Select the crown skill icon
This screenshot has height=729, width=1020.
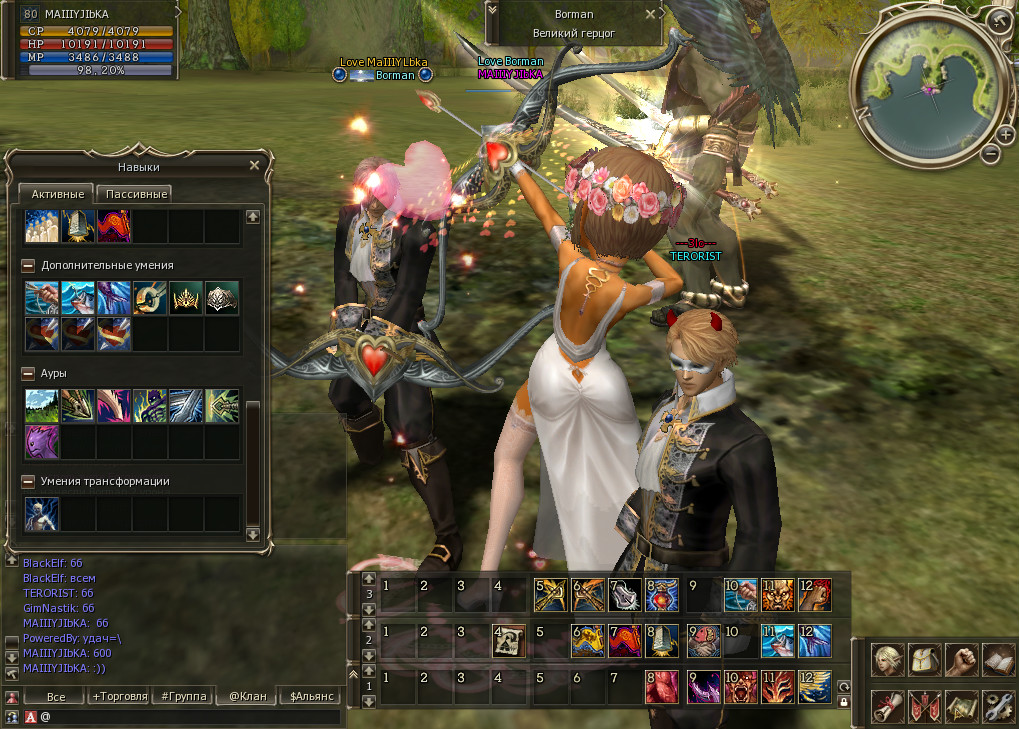click(x=186, y=297)
